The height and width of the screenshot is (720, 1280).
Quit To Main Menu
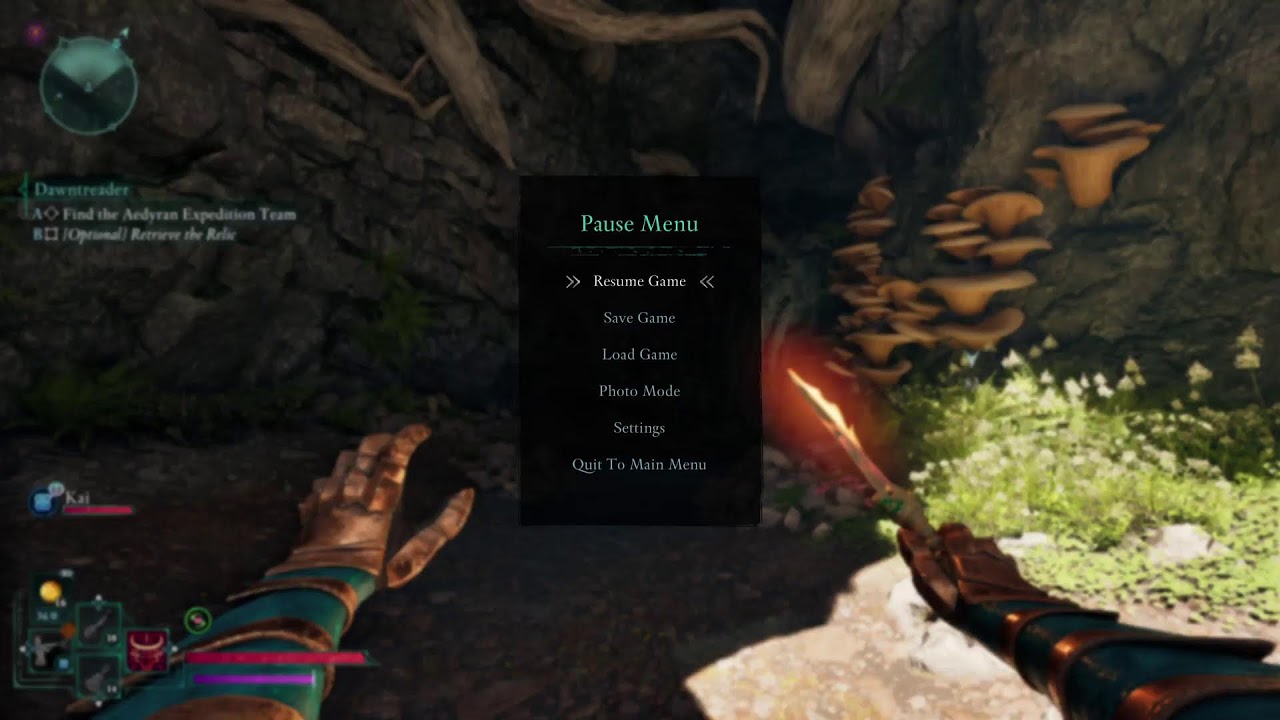tap(639, 464)
